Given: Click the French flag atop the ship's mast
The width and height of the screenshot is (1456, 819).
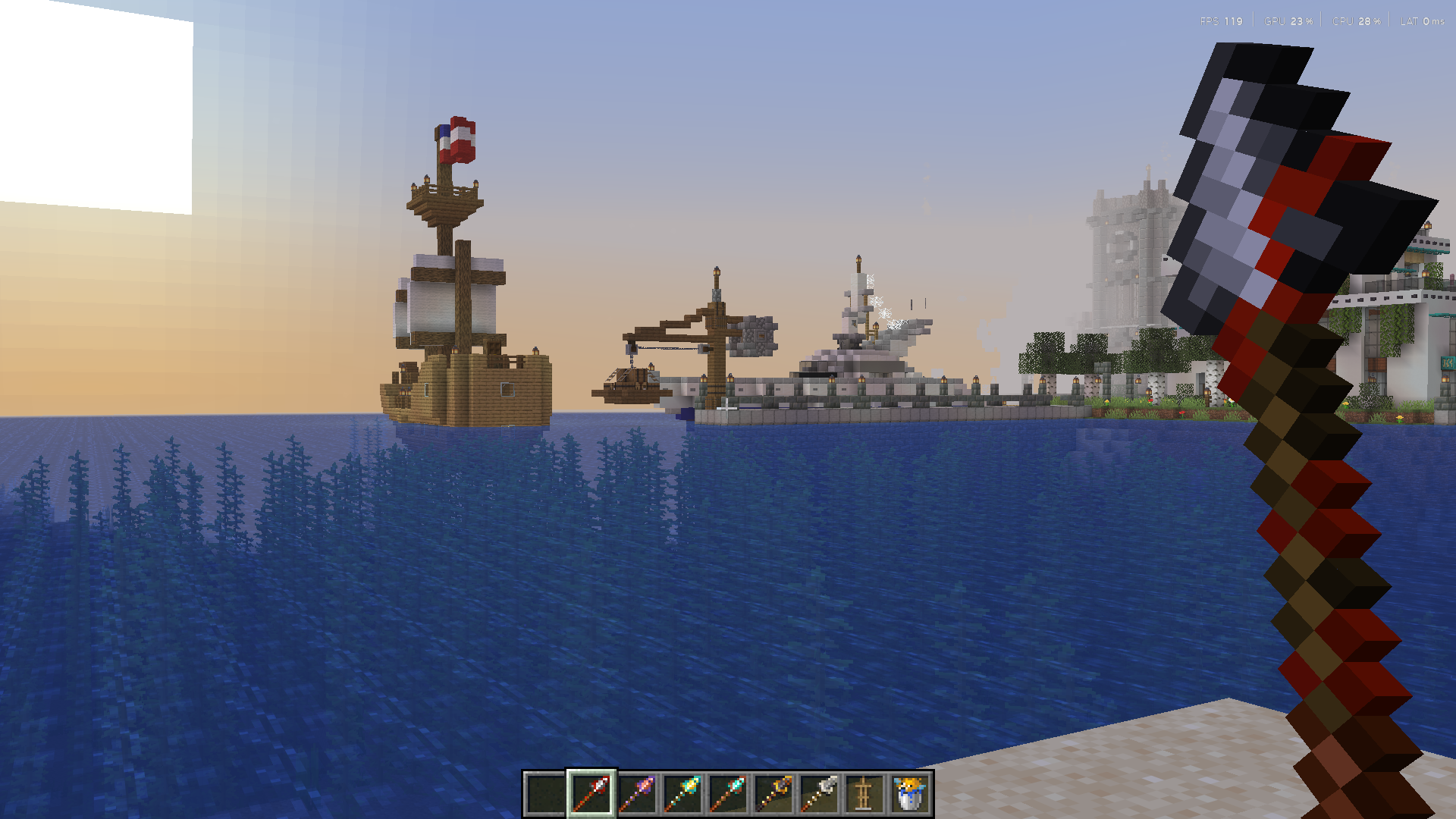Looking at the screenshot, I should 456,138.
